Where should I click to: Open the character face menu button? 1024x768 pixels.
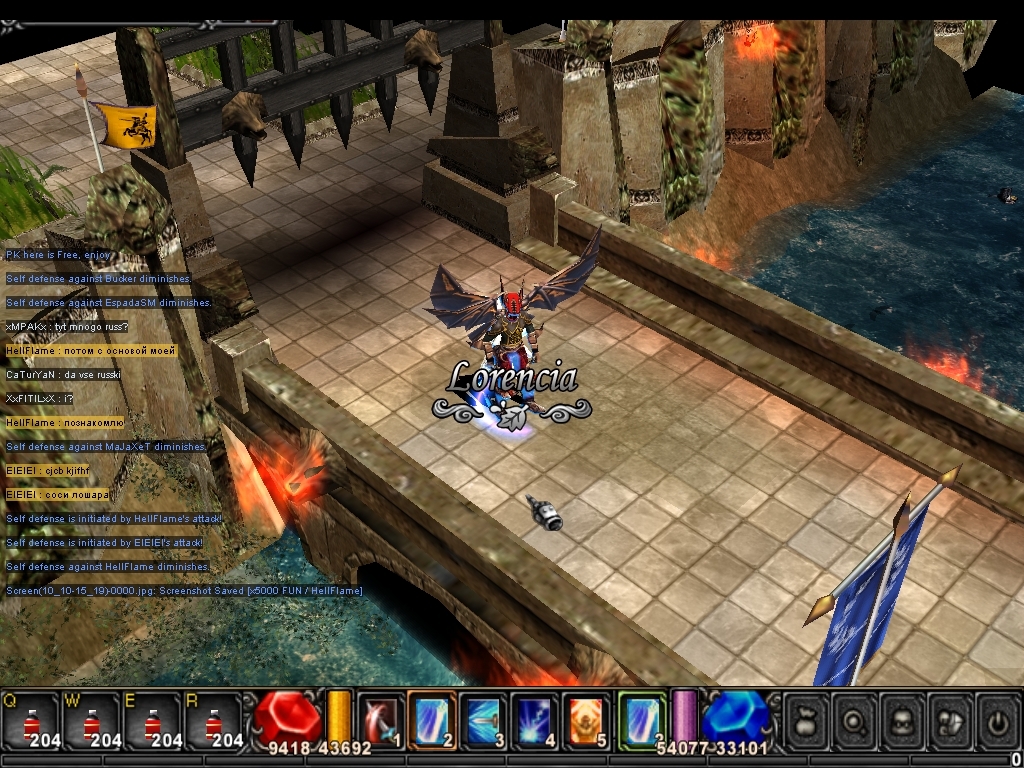[x=903, y=720]
